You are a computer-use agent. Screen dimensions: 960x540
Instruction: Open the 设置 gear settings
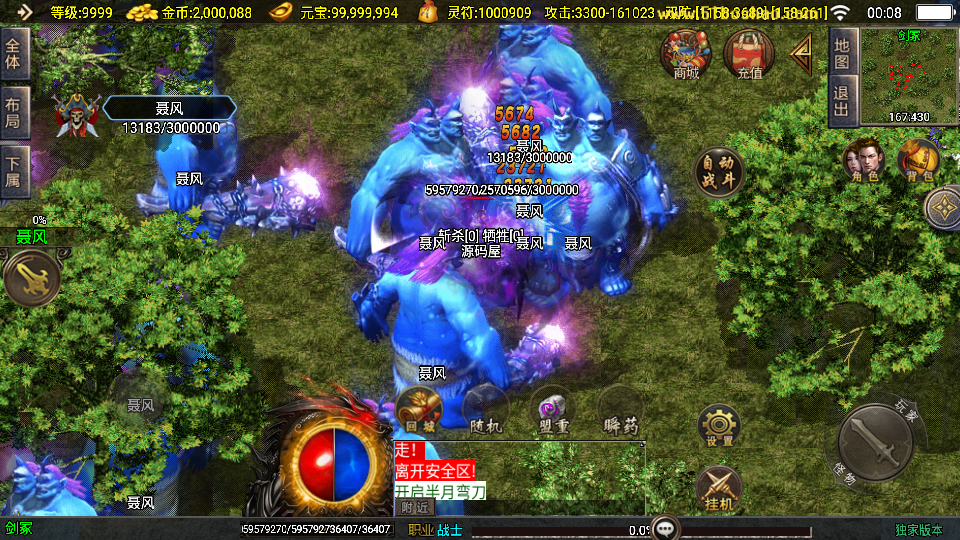tap(719, 426)
